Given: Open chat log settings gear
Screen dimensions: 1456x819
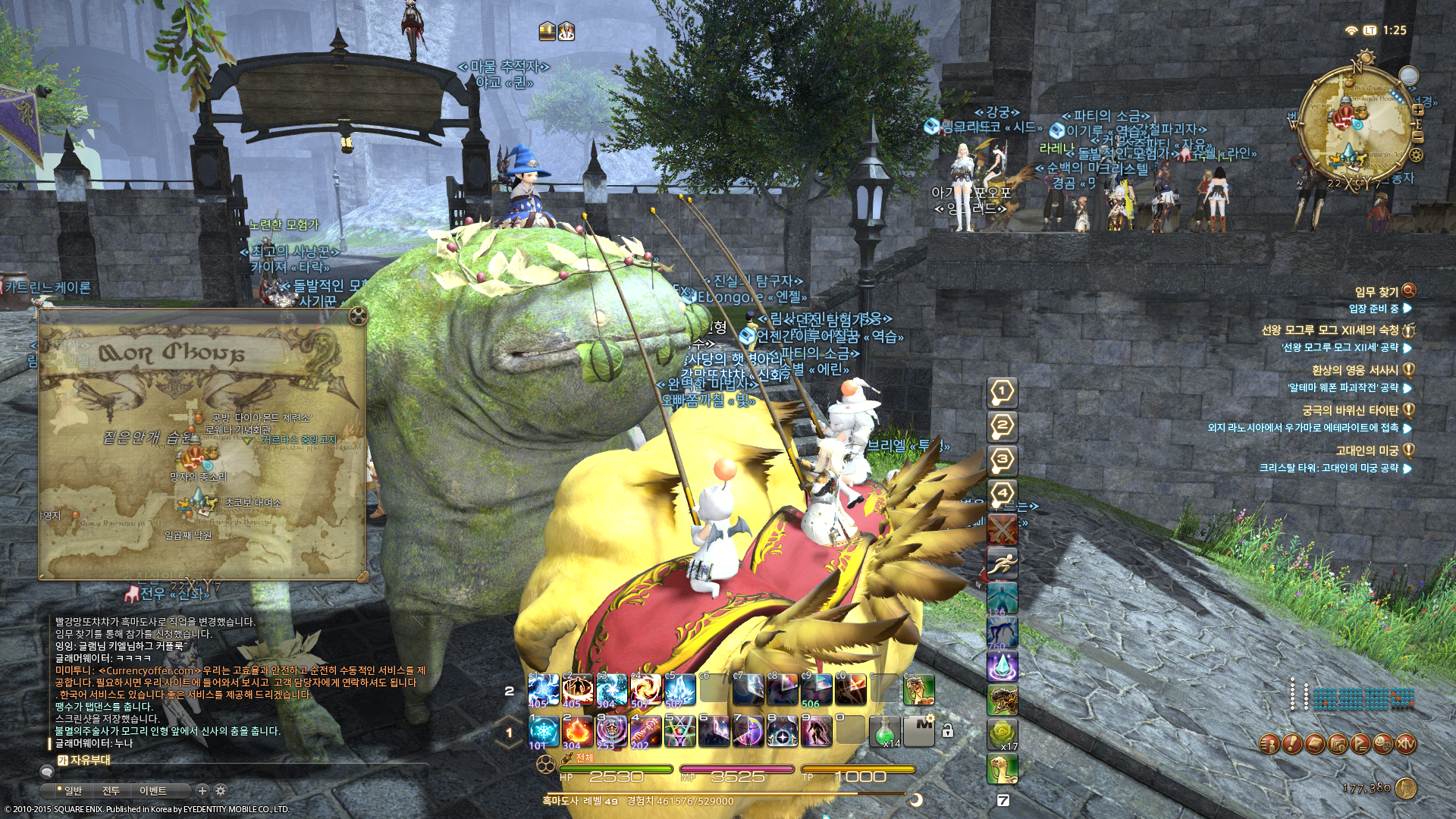Looking at the screenshot, I should pos(221,790).
